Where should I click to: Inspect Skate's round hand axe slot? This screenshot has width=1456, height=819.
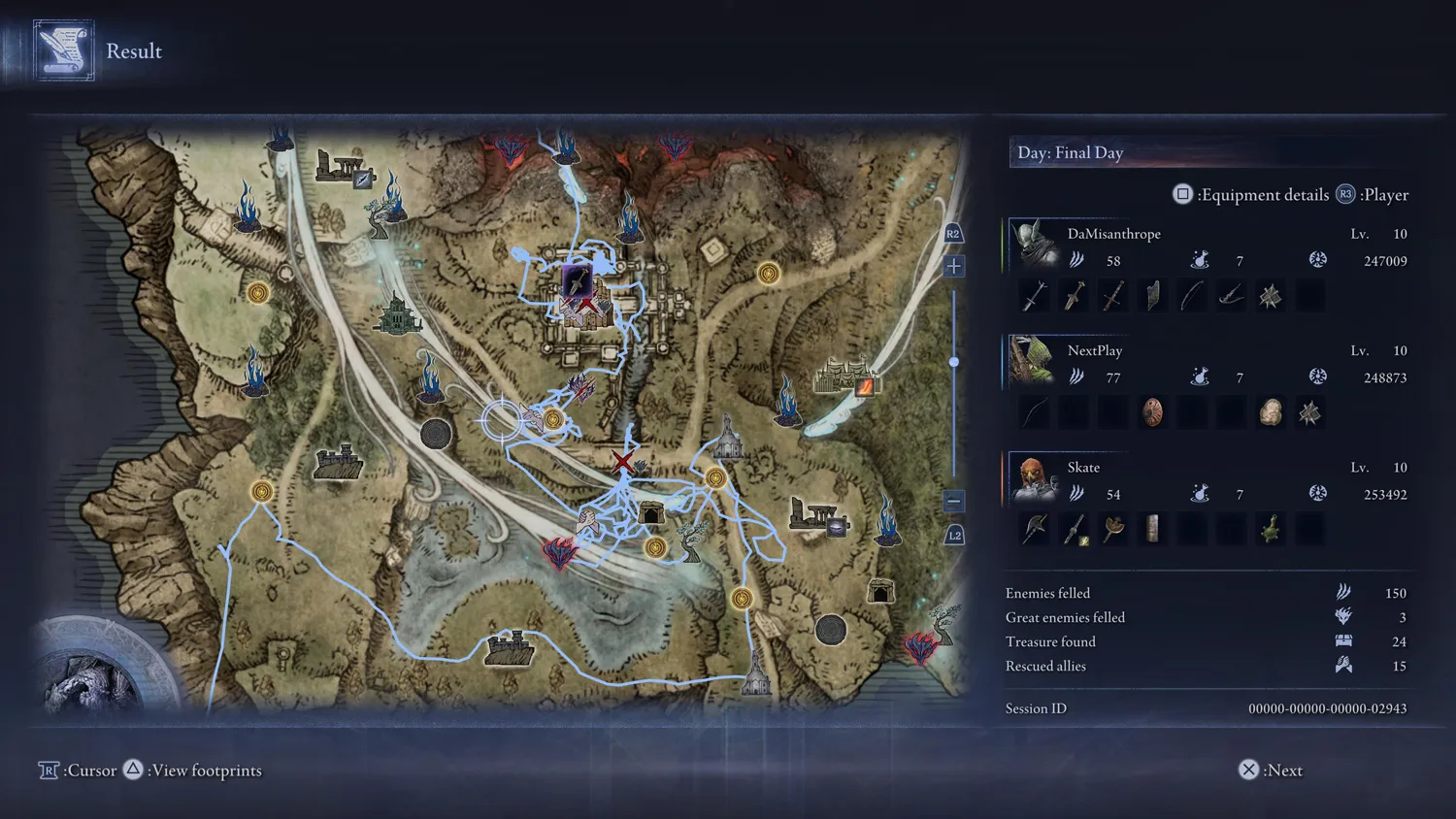point(1113,529)
